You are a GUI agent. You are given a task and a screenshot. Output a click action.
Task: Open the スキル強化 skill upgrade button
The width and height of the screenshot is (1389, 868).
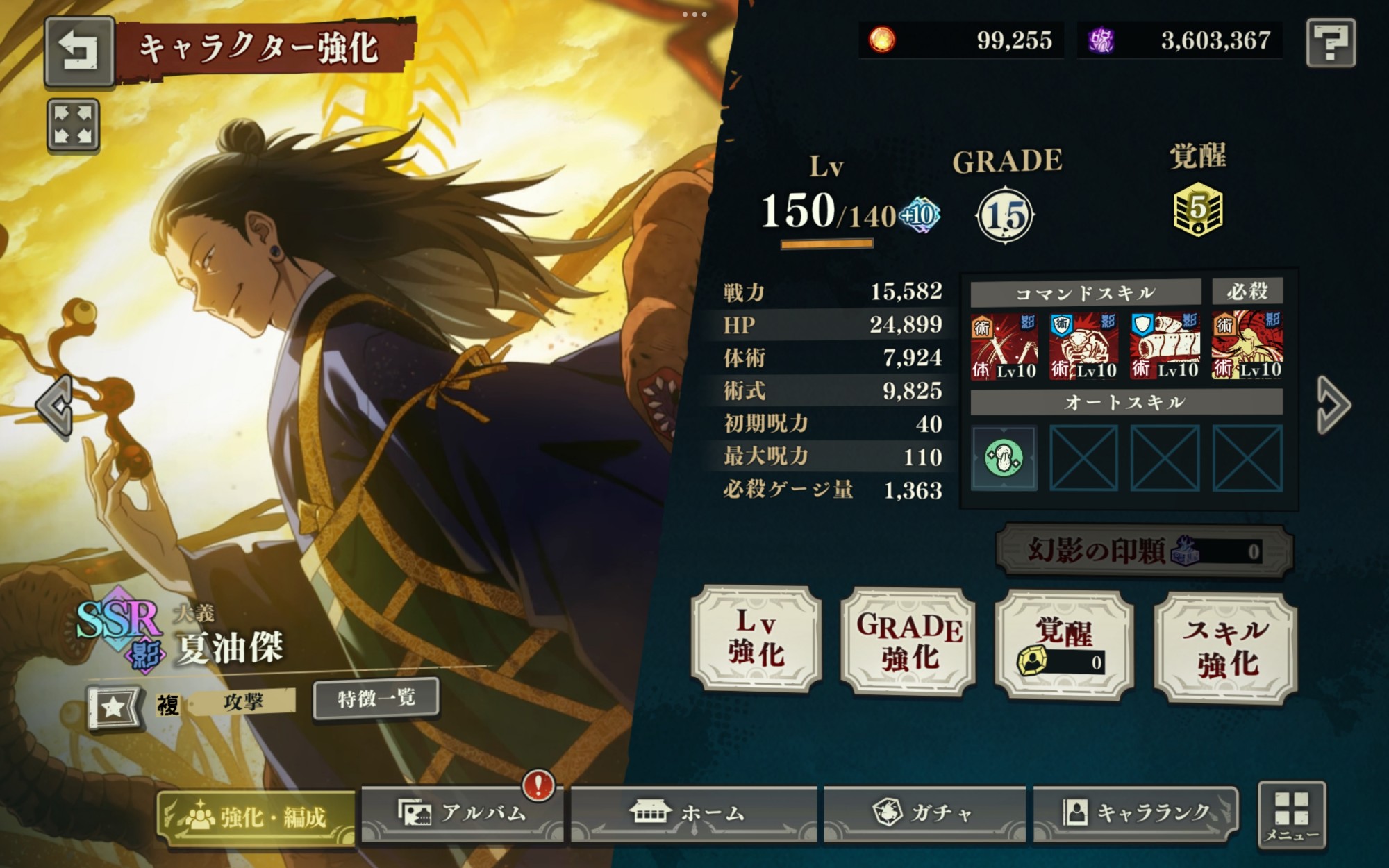[1226, 647]
